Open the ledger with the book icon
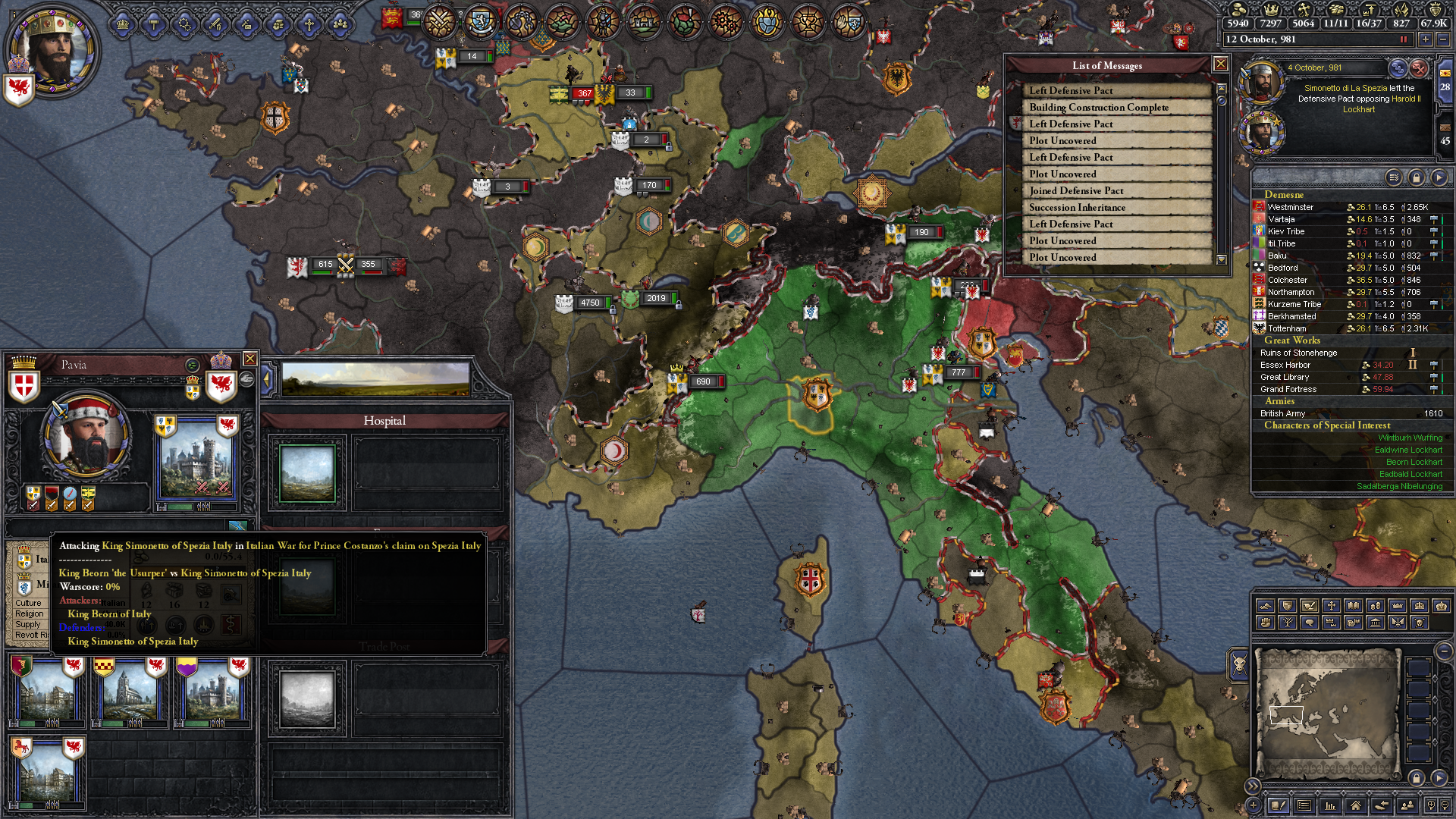This screenshot has width=1456, height=819. click(x=1279, y=805)
